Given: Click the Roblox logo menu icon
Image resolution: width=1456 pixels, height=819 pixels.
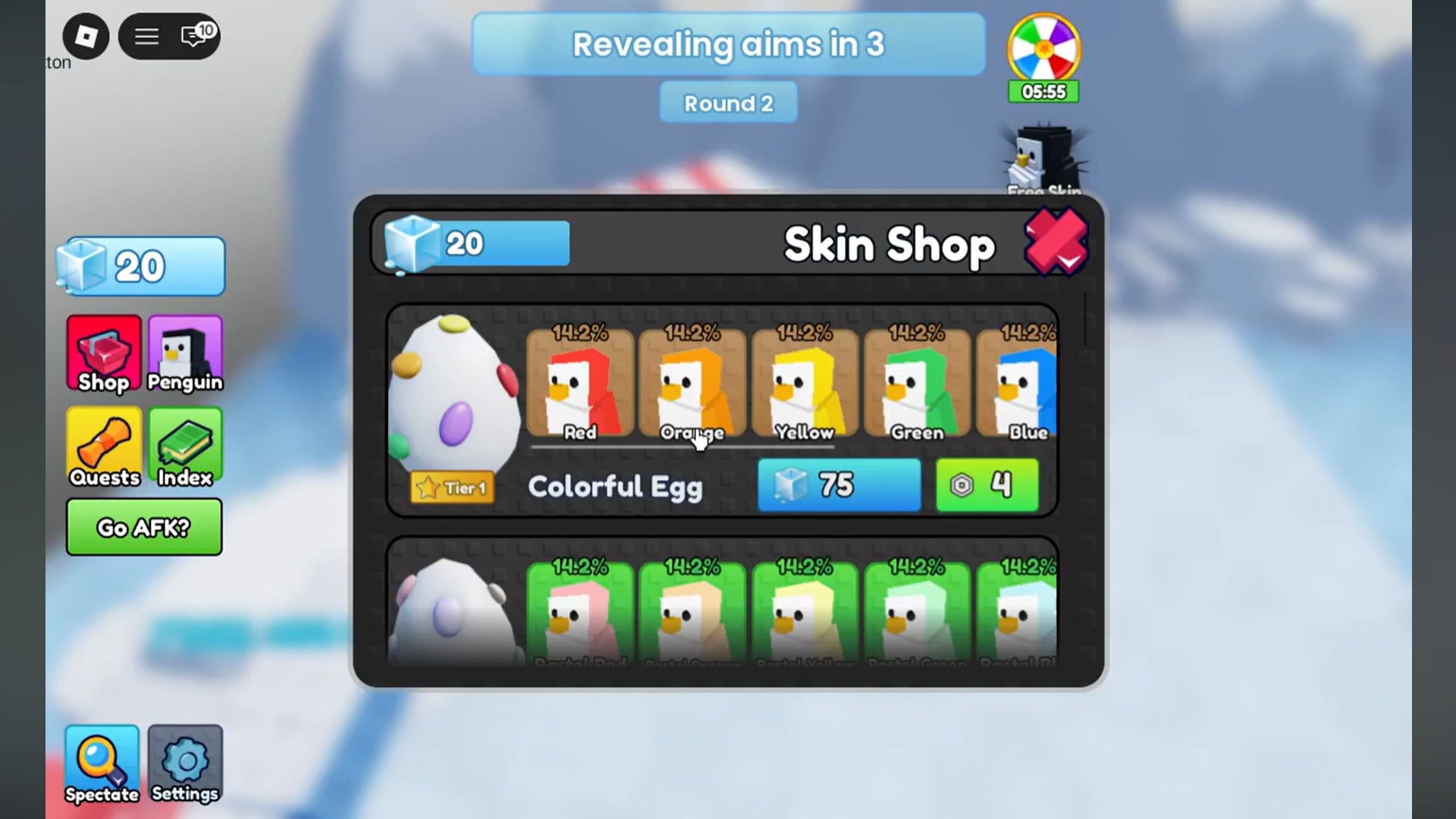Looking at the screenshot, I should point(86,36).
